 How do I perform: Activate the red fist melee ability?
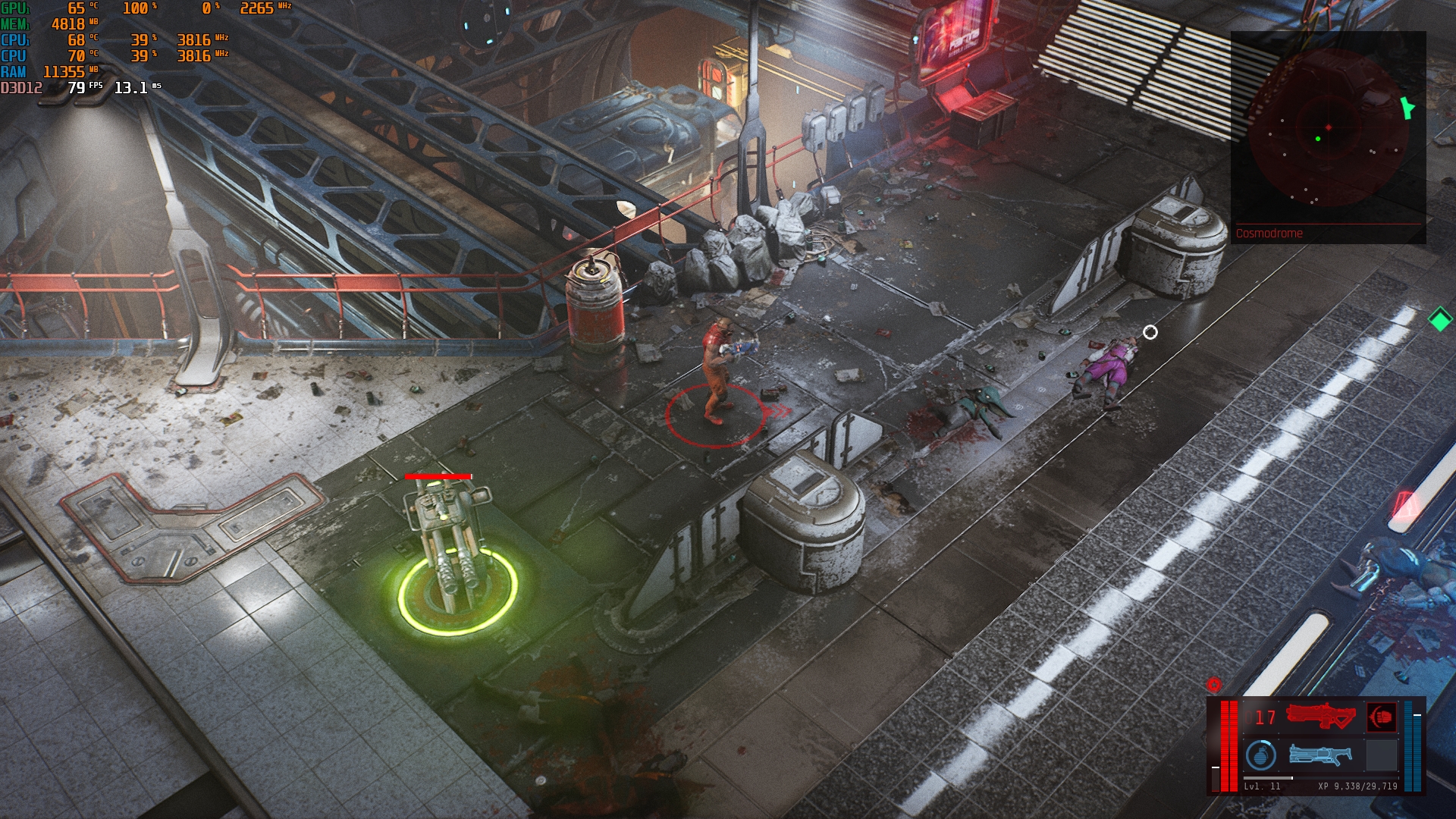[x=1381, y=717]
